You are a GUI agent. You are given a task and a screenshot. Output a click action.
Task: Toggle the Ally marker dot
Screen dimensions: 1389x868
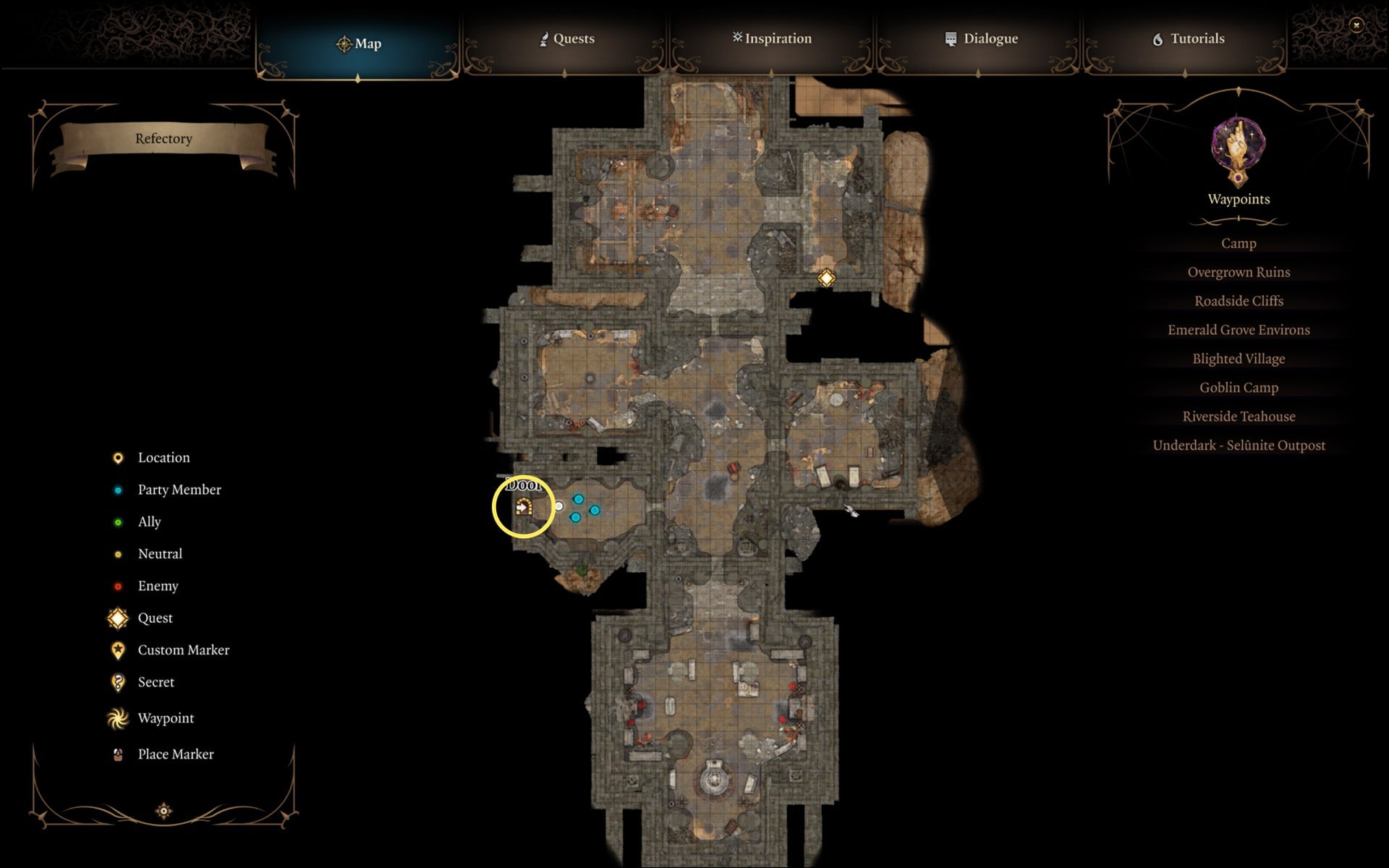[118, 522]
